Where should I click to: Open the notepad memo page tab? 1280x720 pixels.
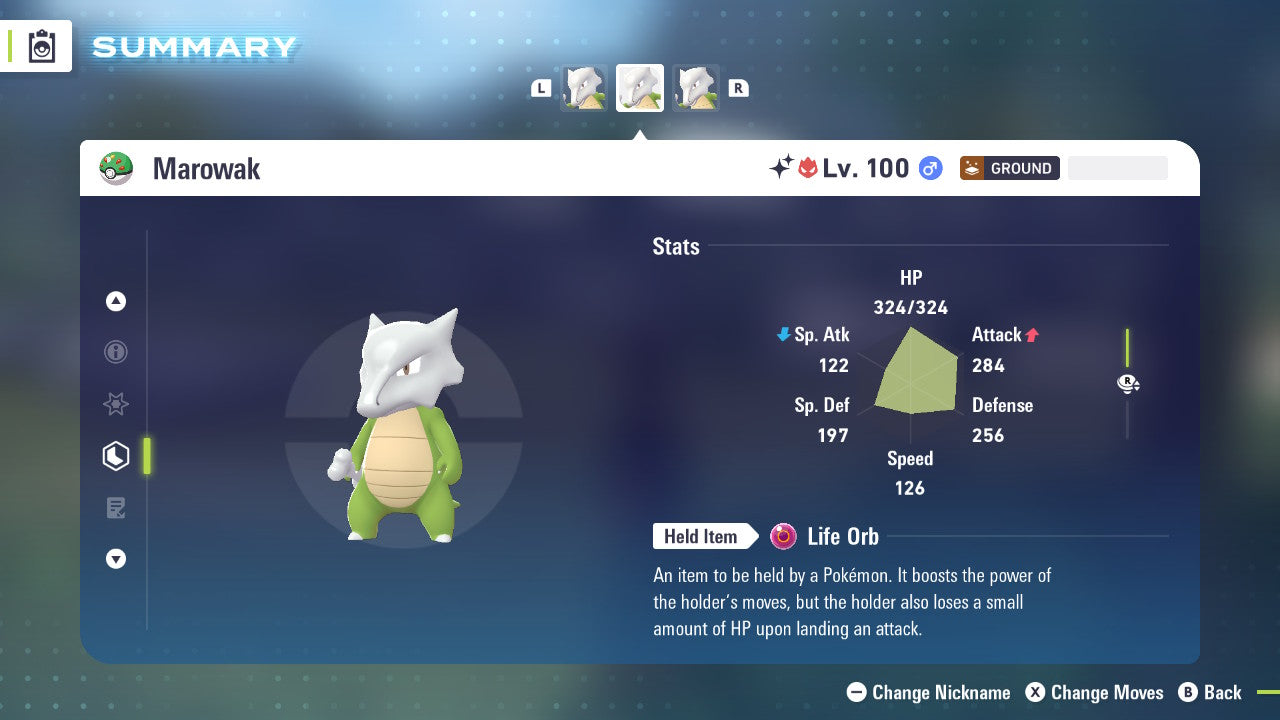click(x=116, y=508)
